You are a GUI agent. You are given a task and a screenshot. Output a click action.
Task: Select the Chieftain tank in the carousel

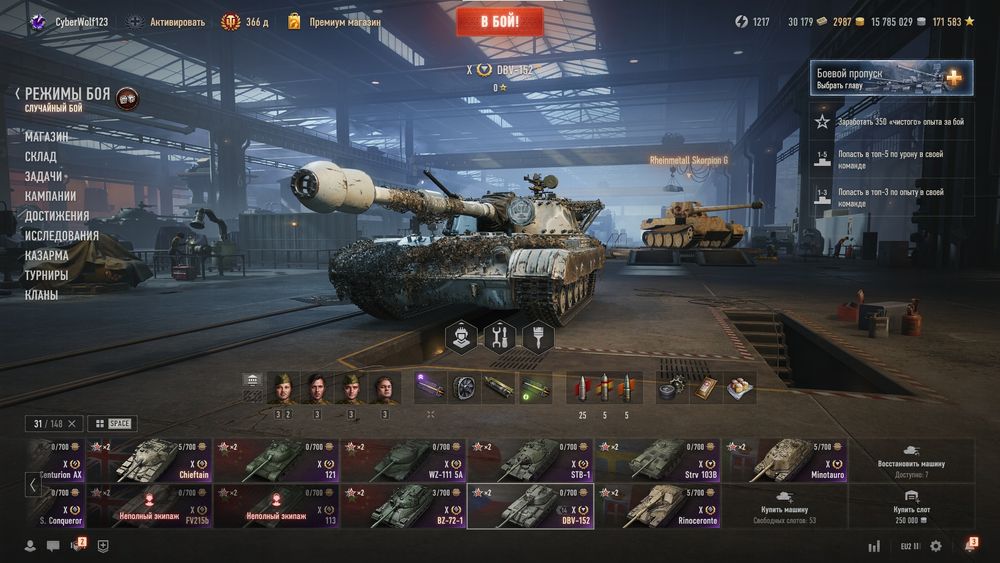(149, 460)
